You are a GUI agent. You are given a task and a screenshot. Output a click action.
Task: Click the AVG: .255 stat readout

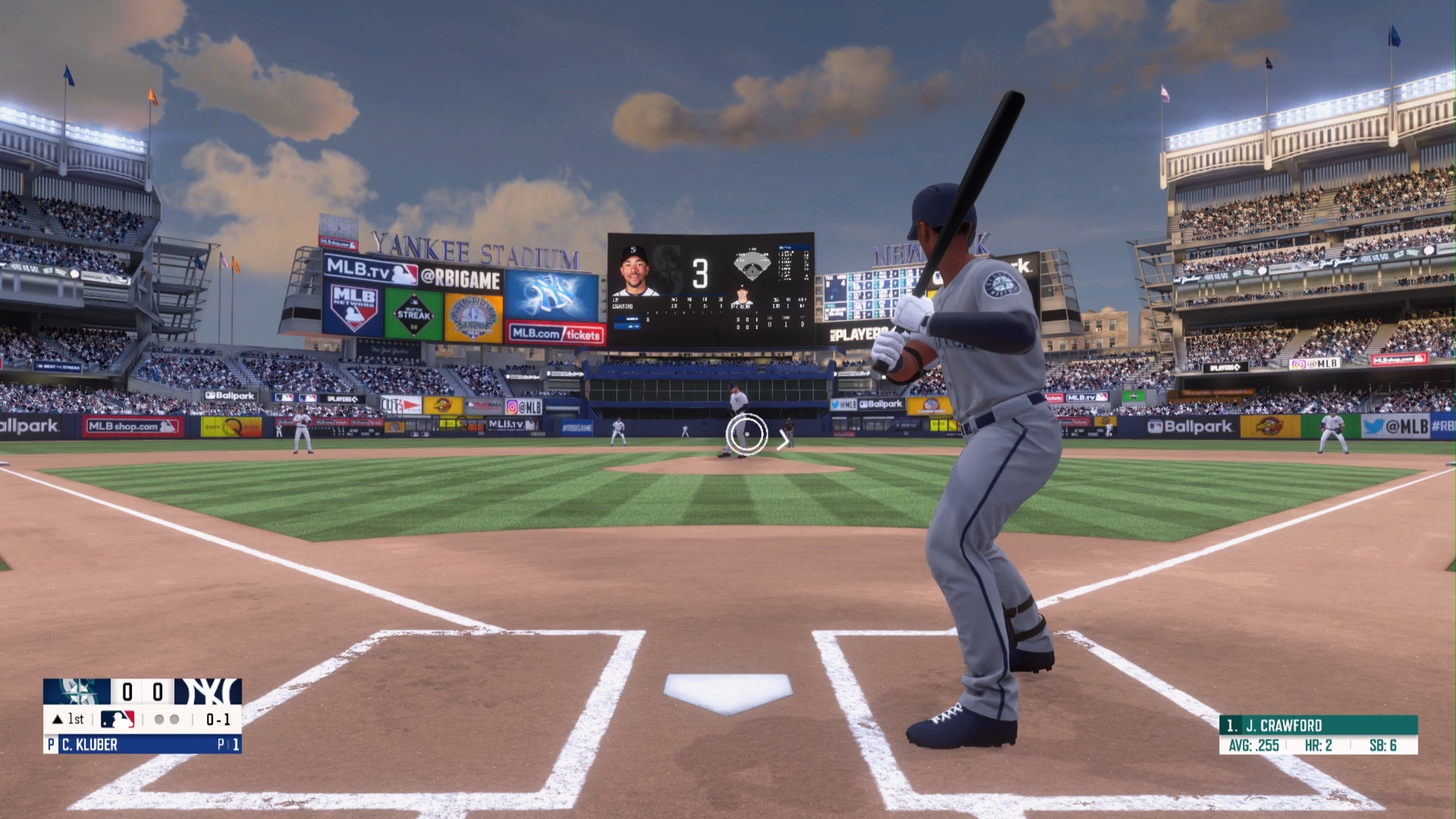click(1255, 745)
